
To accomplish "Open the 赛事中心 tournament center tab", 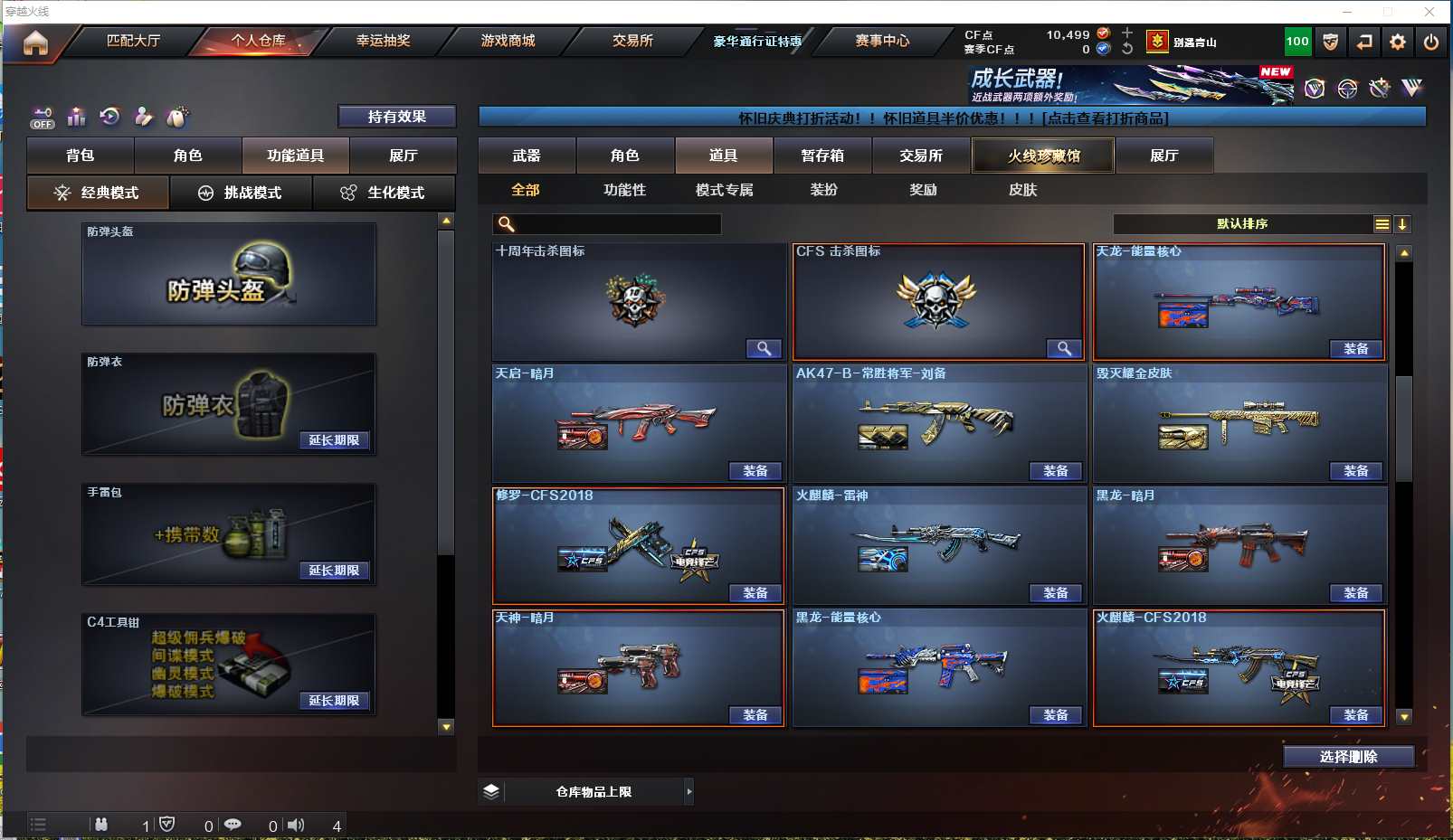I will [x=882, y=41].
